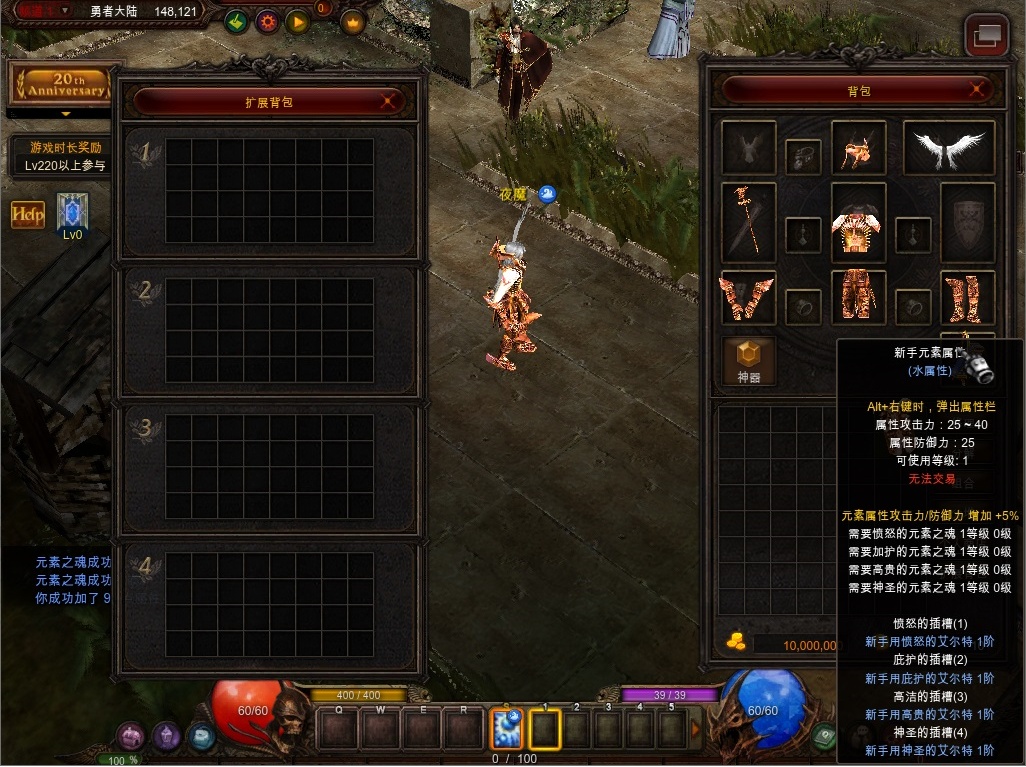Click the green broom icon in top bar
Image resolution: width=1026 pixels, height=767 pixels.
pos(236,21)
